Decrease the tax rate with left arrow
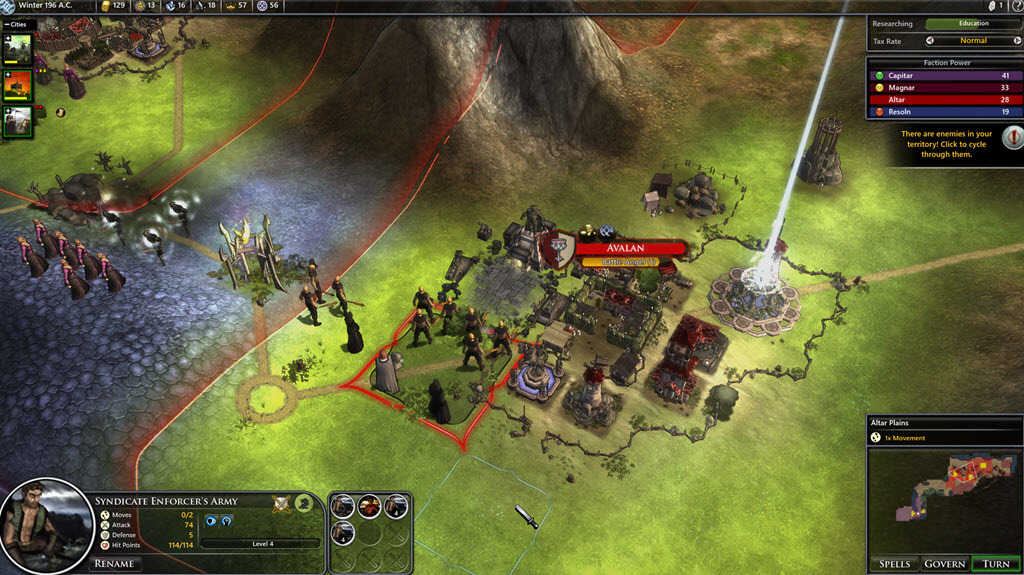This screenshot has height=575, width=1024. click(x=930, y=41)
